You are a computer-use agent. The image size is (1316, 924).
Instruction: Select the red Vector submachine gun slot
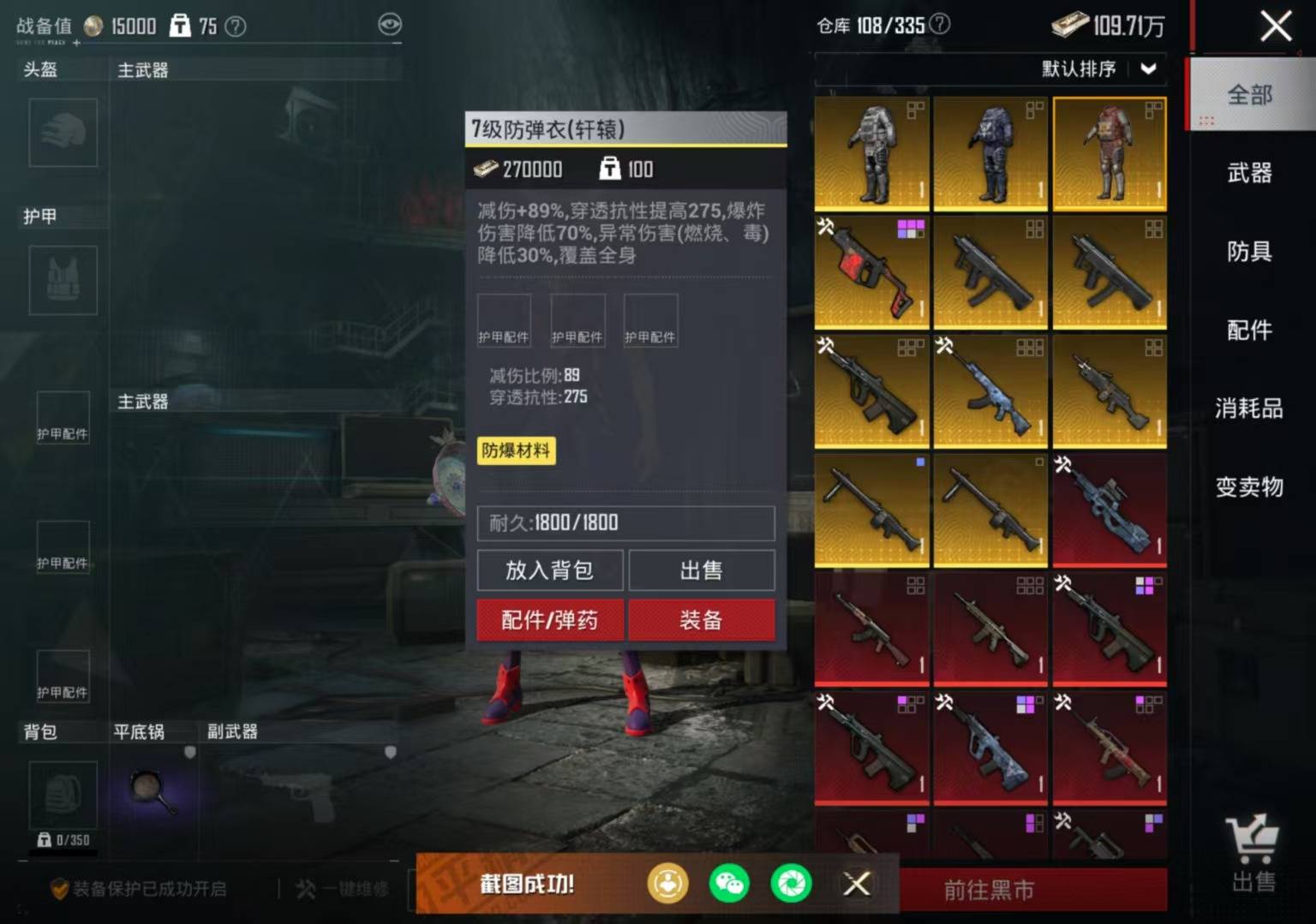[871, 272]
